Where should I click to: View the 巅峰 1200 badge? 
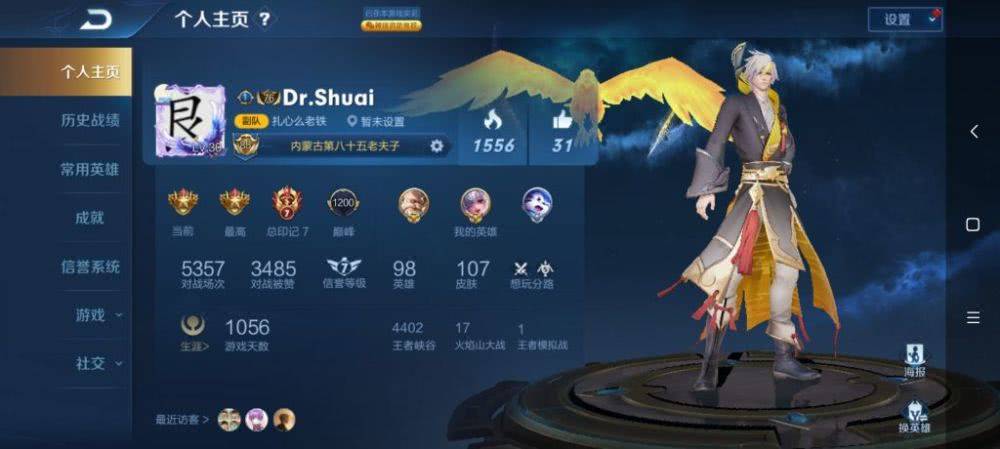point(343,204)
